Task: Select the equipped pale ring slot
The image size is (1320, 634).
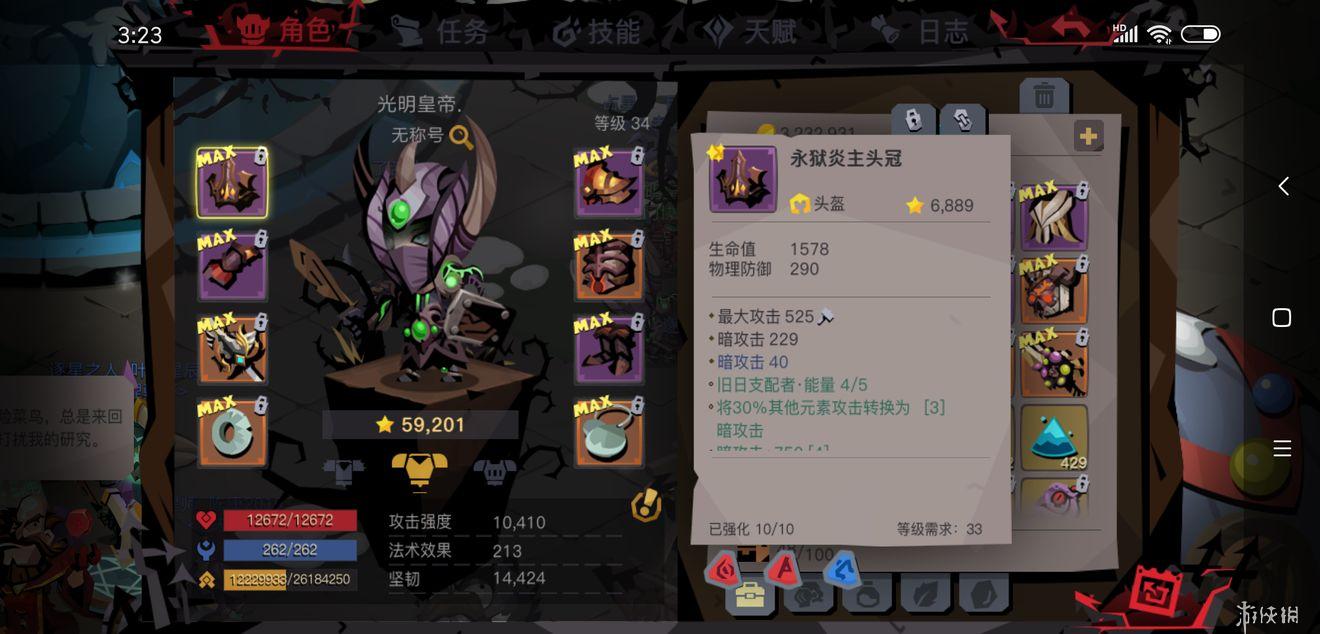Action: (232, 433)
